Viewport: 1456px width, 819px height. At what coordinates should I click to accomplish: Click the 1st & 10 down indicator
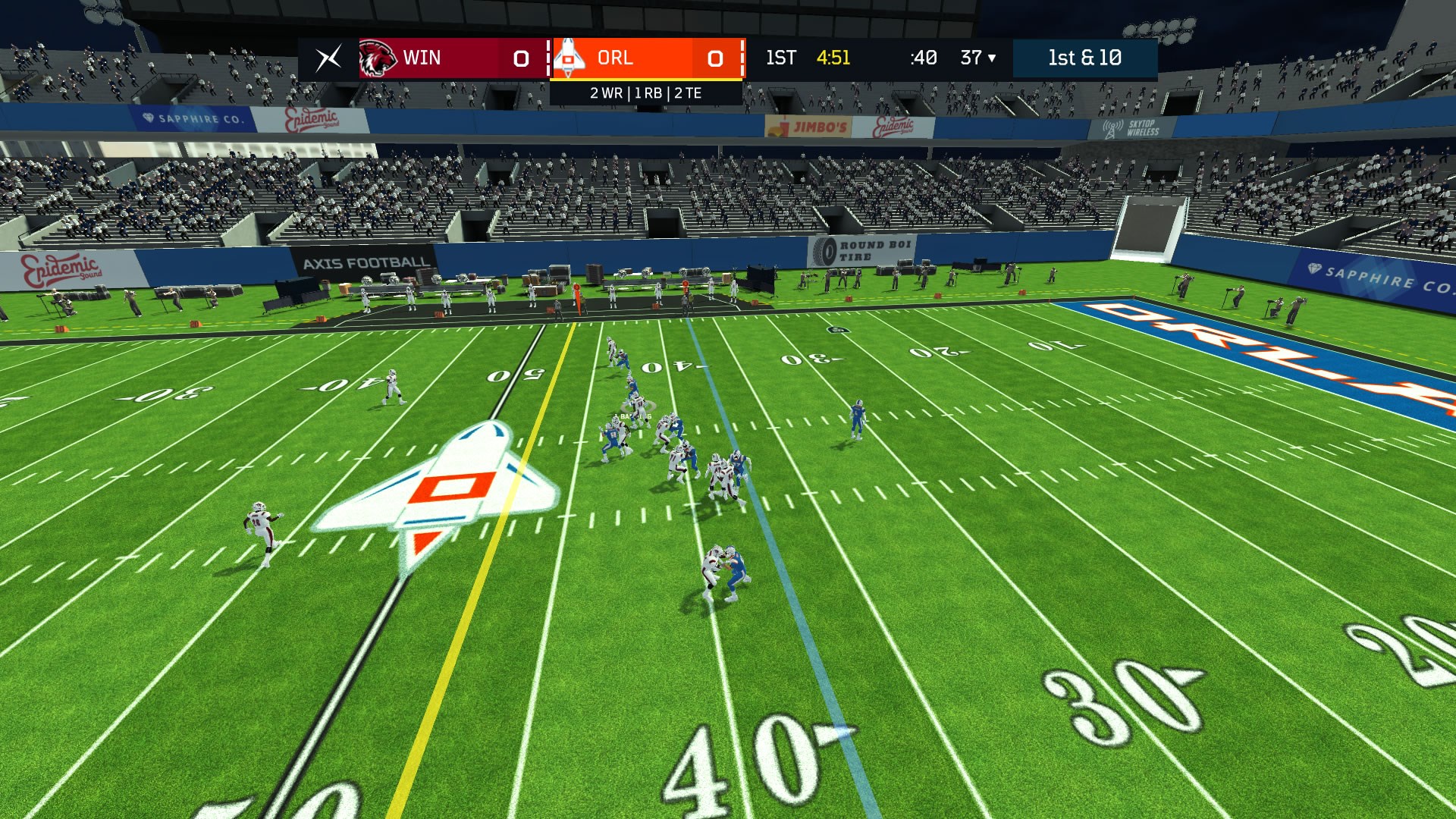point(1086,58)
